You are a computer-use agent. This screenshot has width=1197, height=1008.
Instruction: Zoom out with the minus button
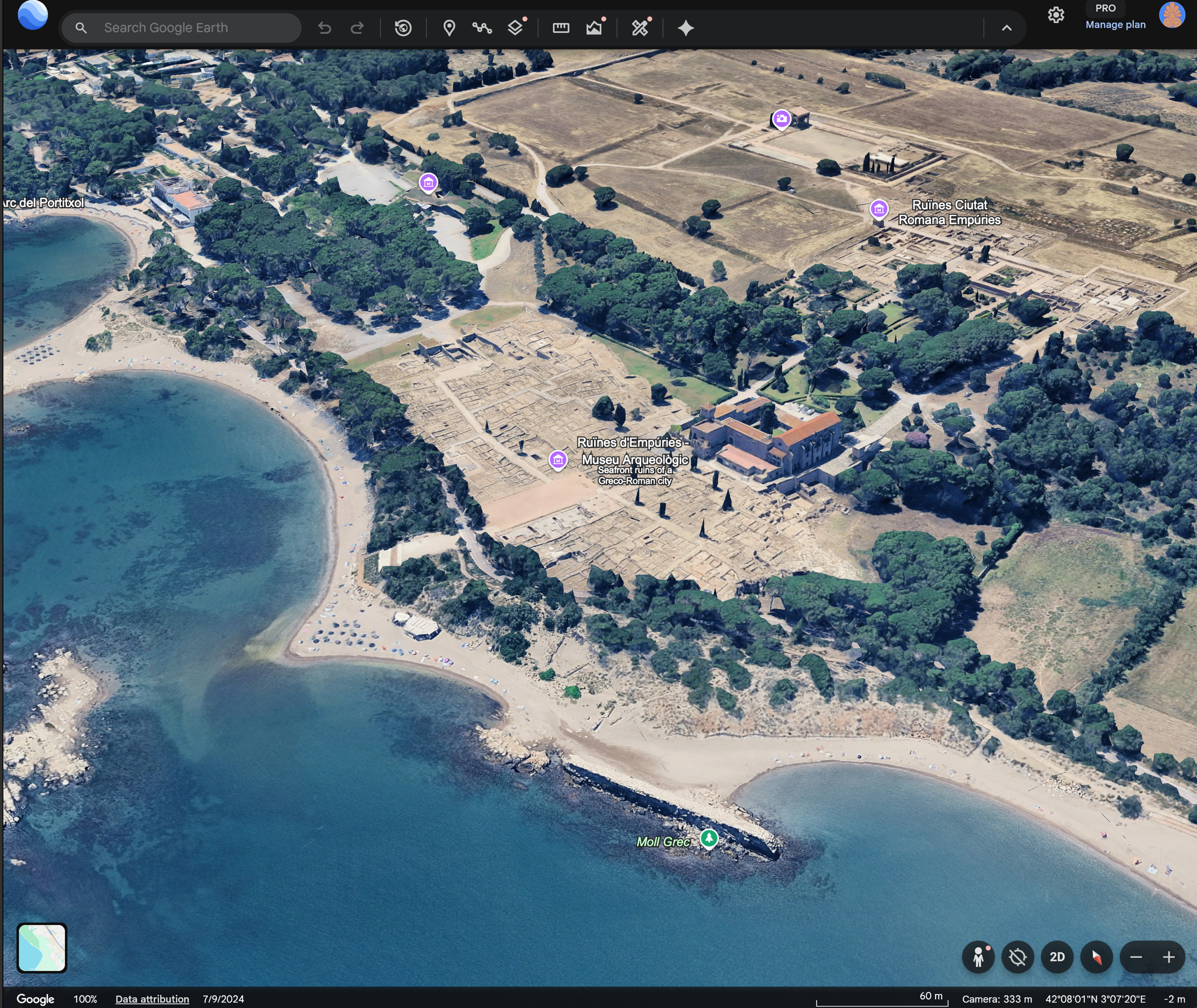point(1135,957)
